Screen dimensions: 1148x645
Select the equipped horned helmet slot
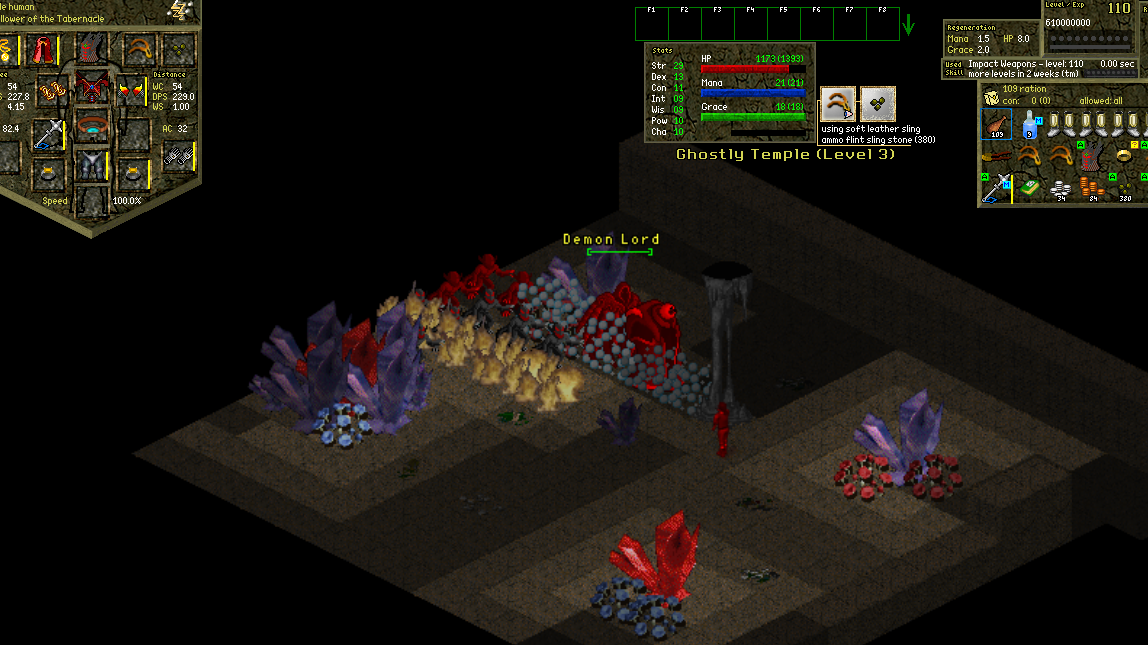pos(92,47)
